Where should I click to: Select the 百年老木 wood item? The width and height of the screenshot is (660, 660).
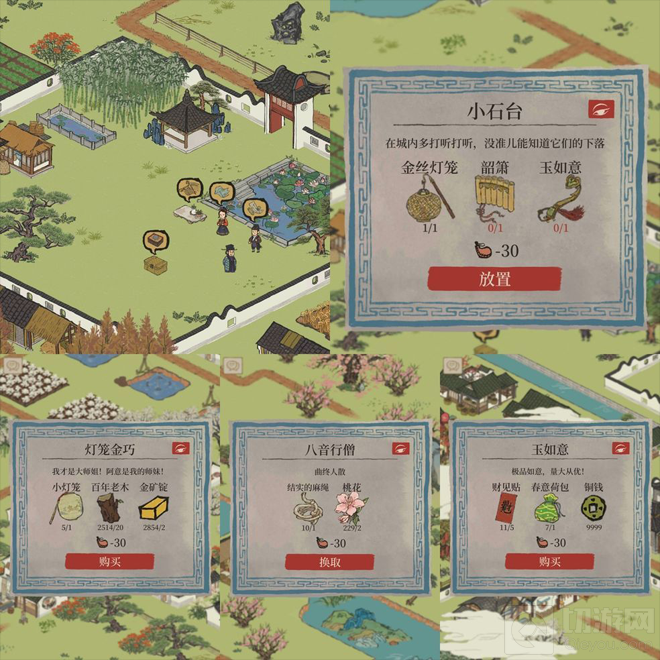[x=110, y=510]
